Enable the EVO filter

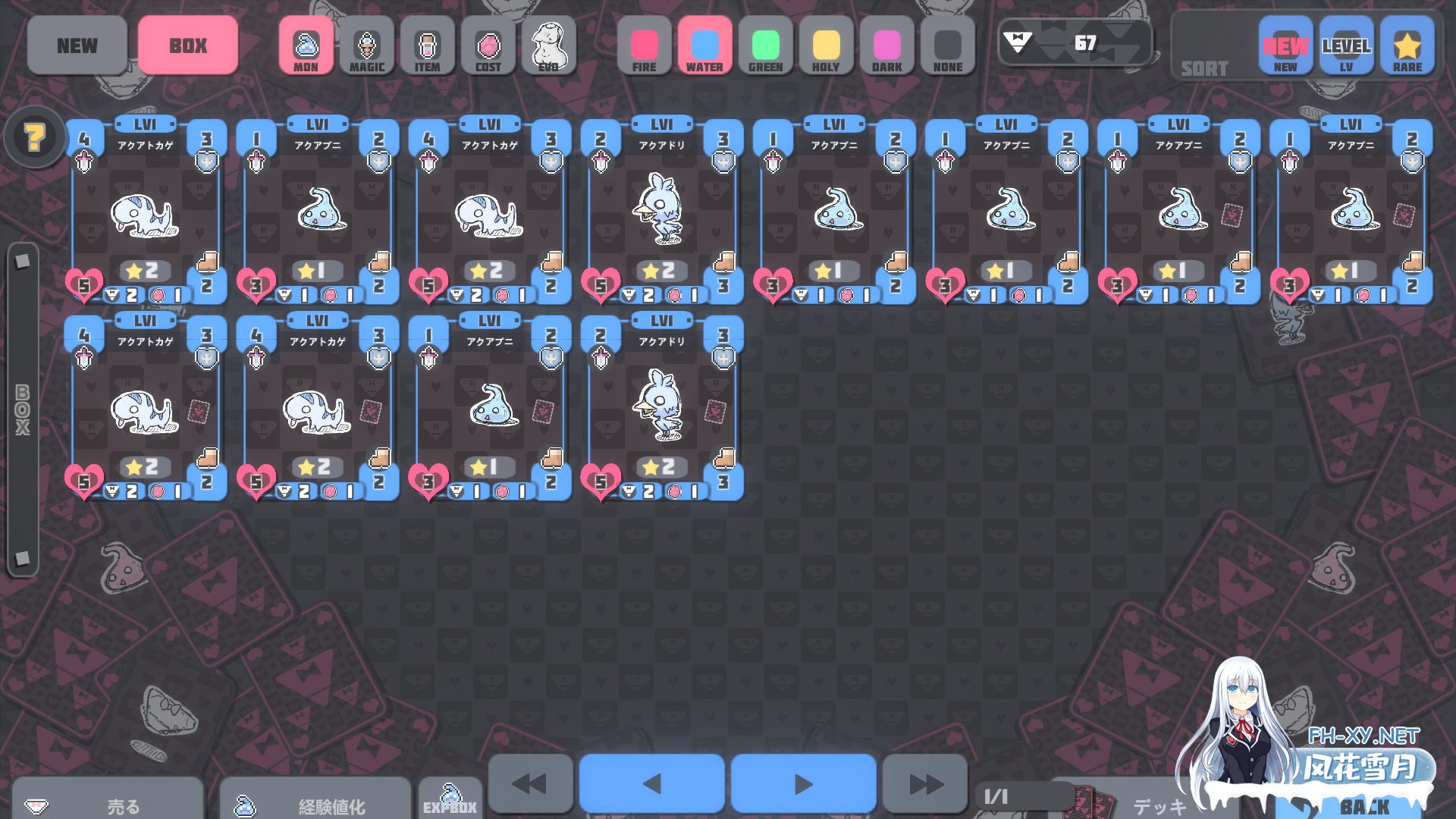pyautogui.click(x=548, y=46)
